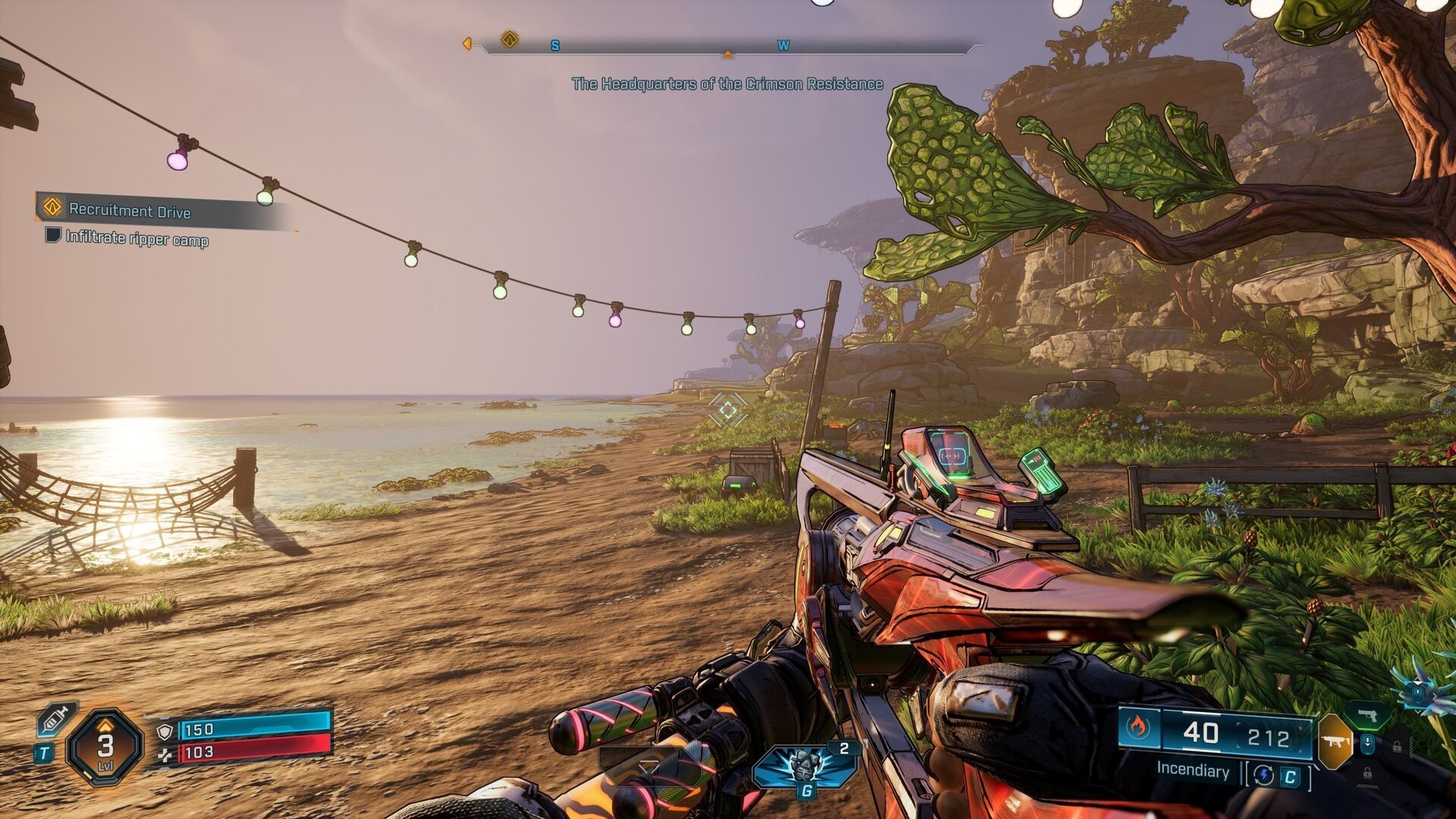The width and height of the screenshot is (1456, 819).
Task: Click the blue shield bar showing 150
Action: click(x=250, y=730)
